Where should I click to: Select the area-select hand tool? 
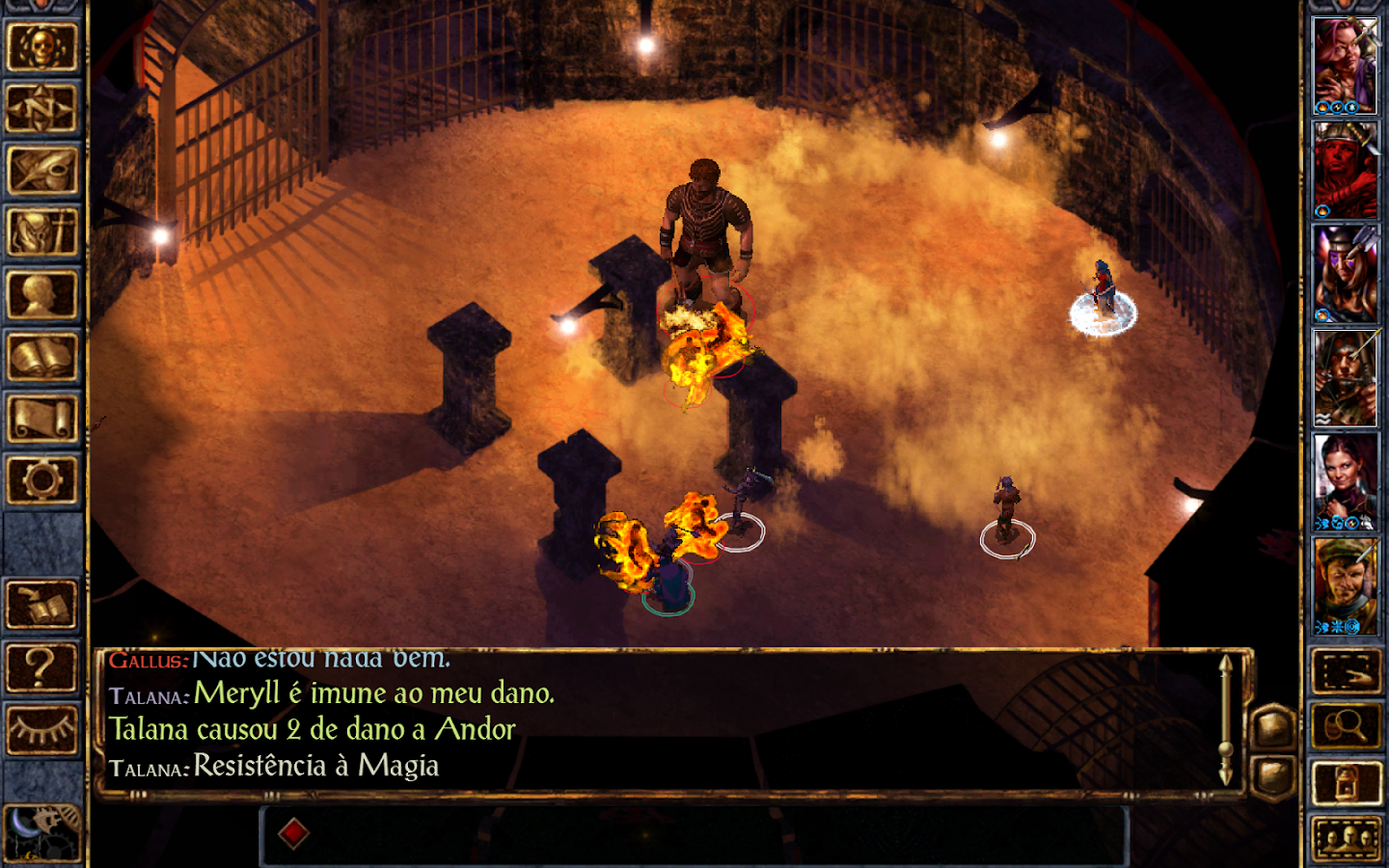[1345, 671]
